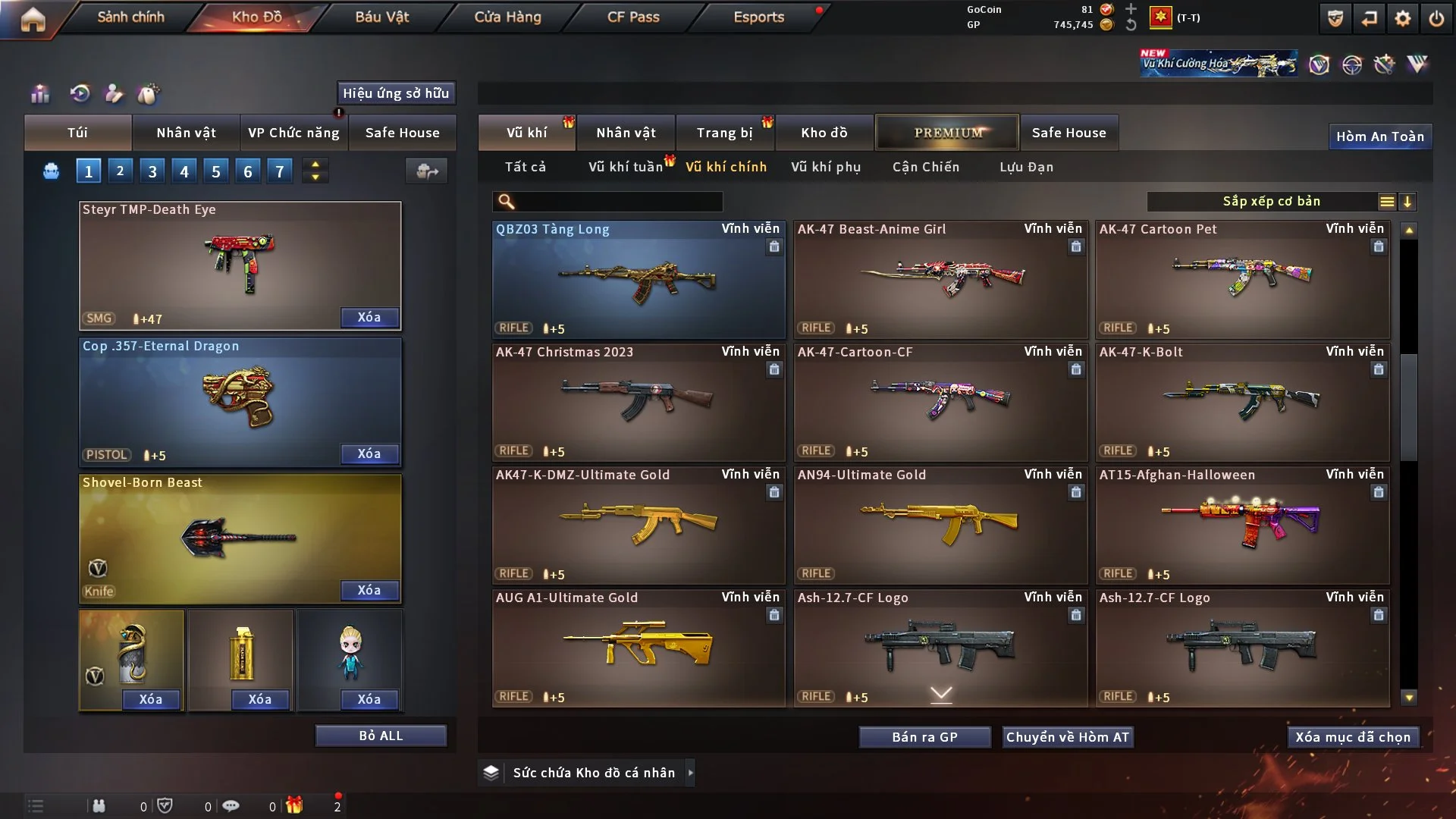Open the CF Pass menu
Screen dimensions: 1456x819
[x=633, y=17]
